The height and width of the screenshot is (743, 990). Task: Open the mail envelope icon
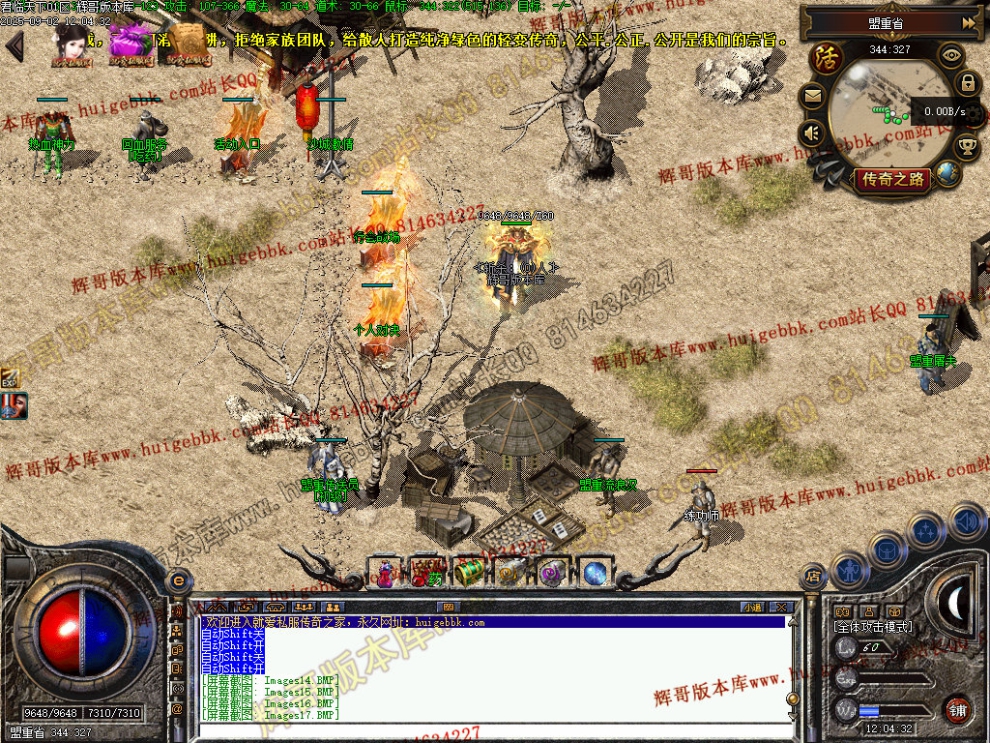(x=813, y=97)
